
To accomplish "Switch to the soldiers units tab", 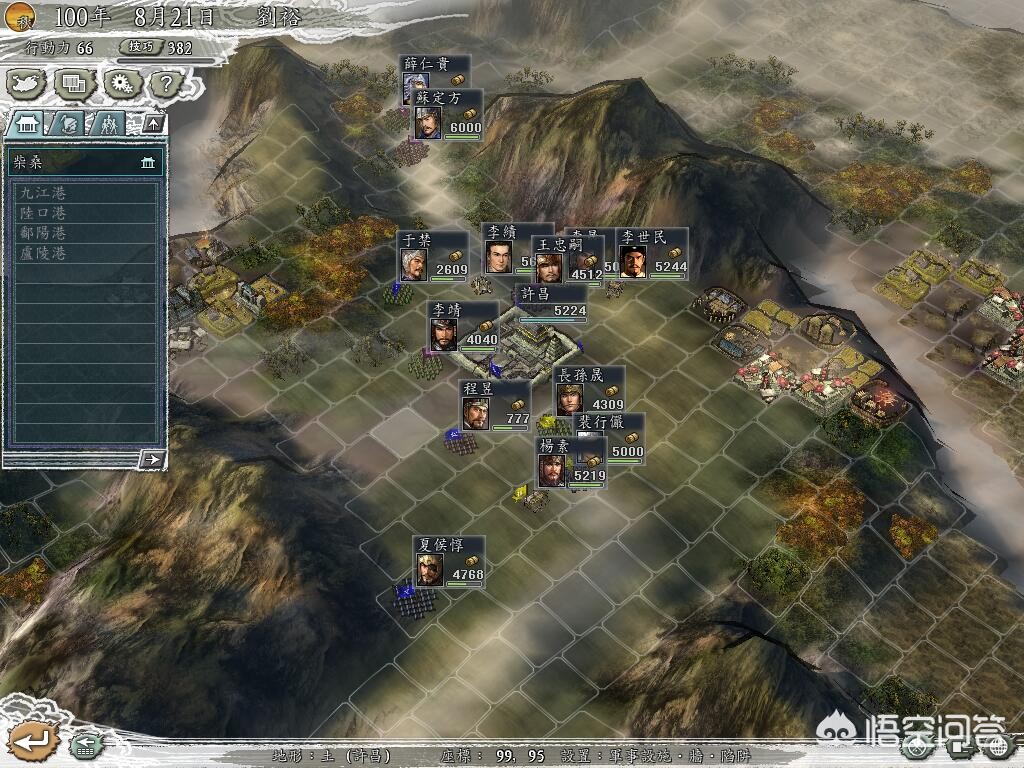I will pos(109,124).
